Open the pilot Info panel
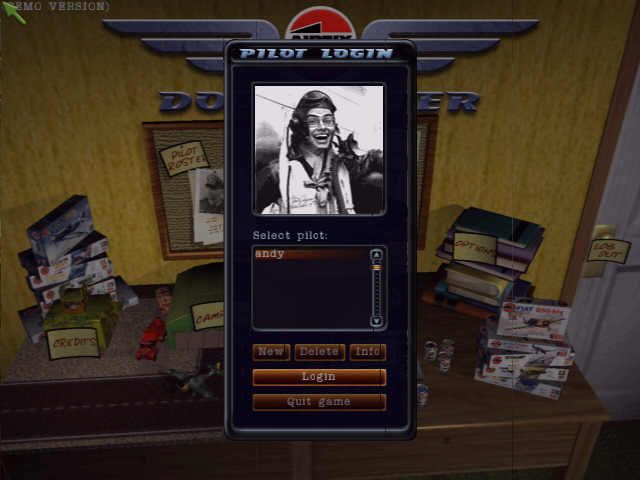This screenshot has width=640, height=480. tap(367, 352)
